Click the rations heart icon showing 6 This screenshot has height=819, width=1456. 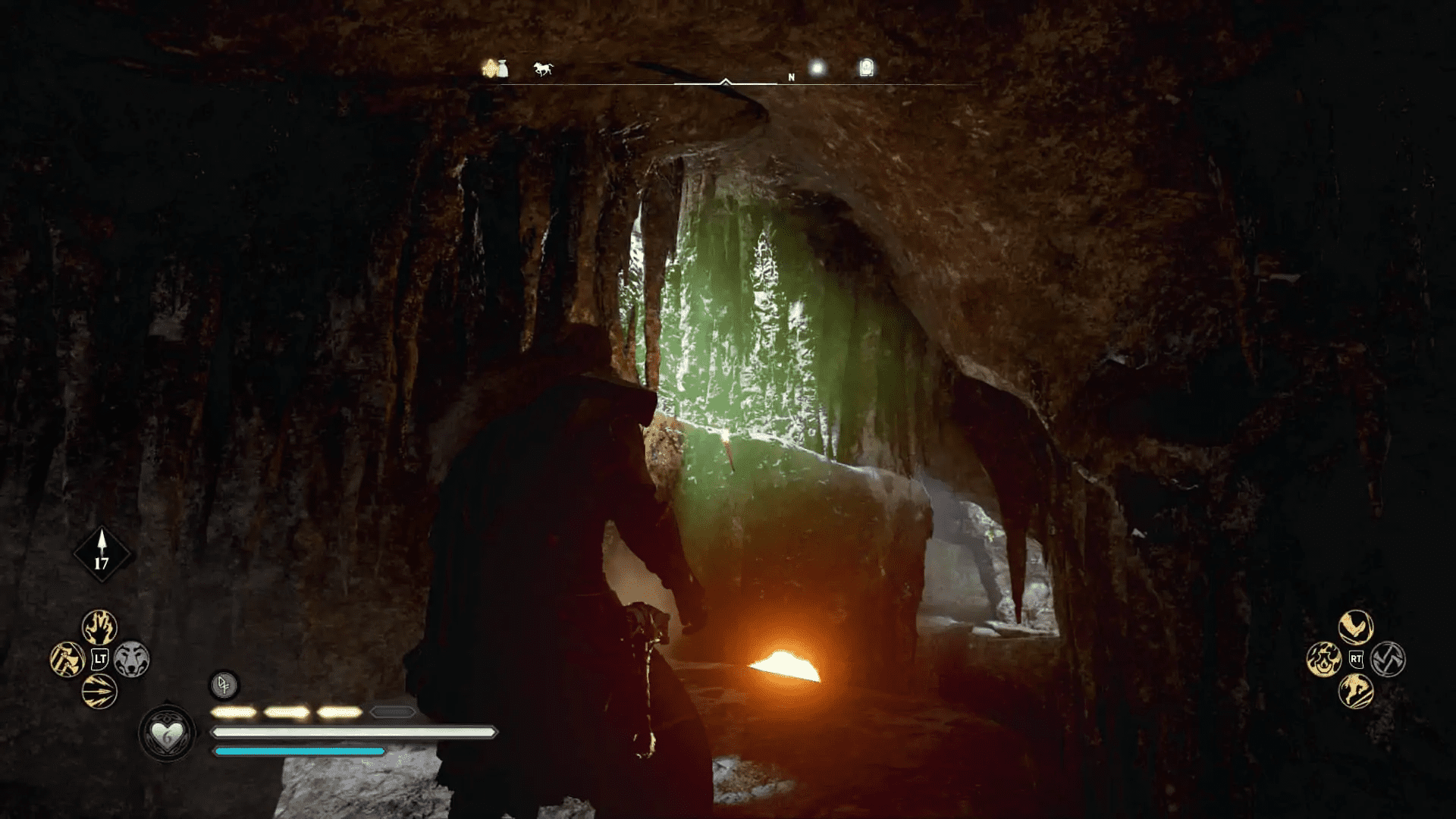pos(167,733)
